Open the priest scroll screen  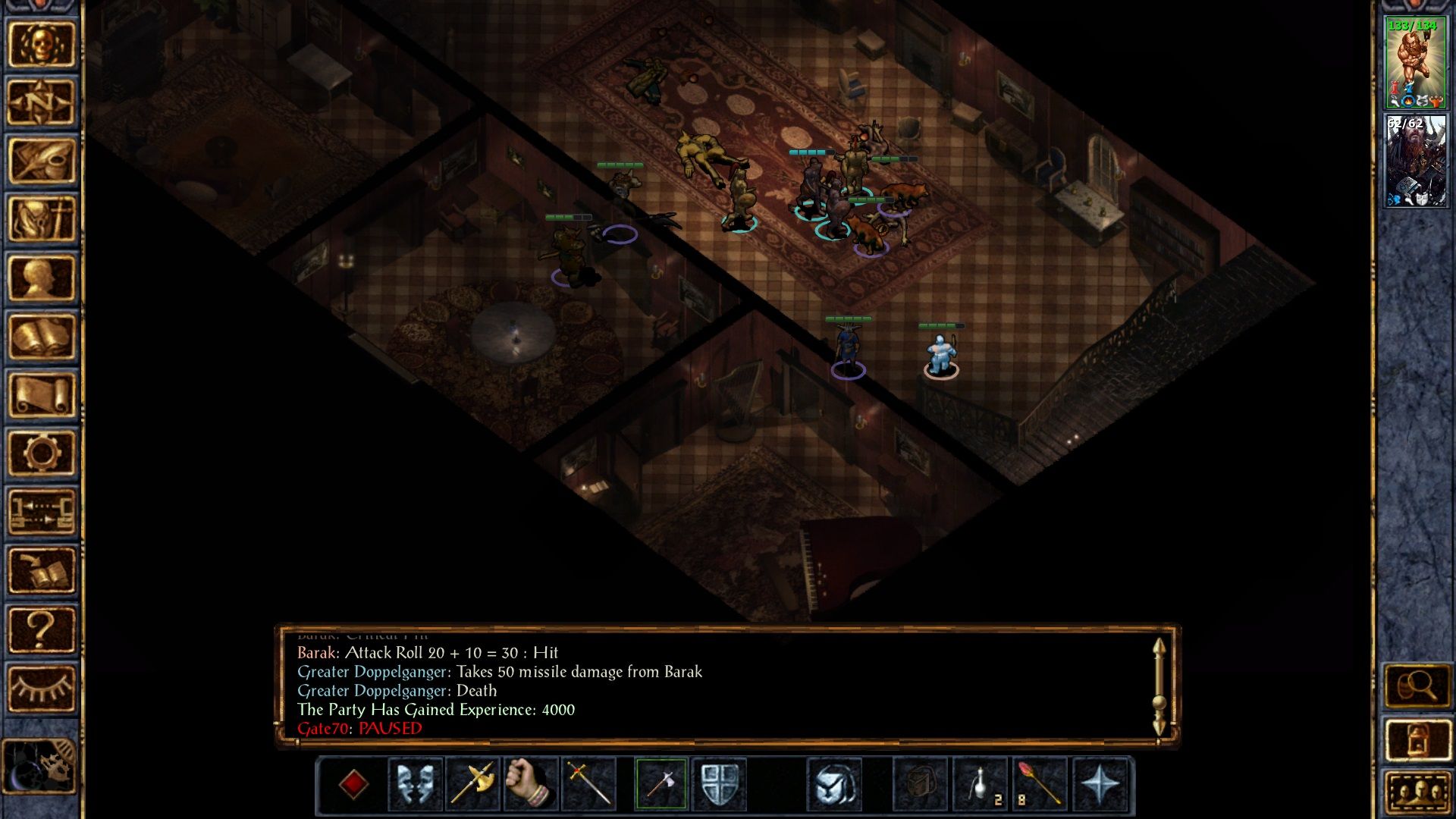42,394
